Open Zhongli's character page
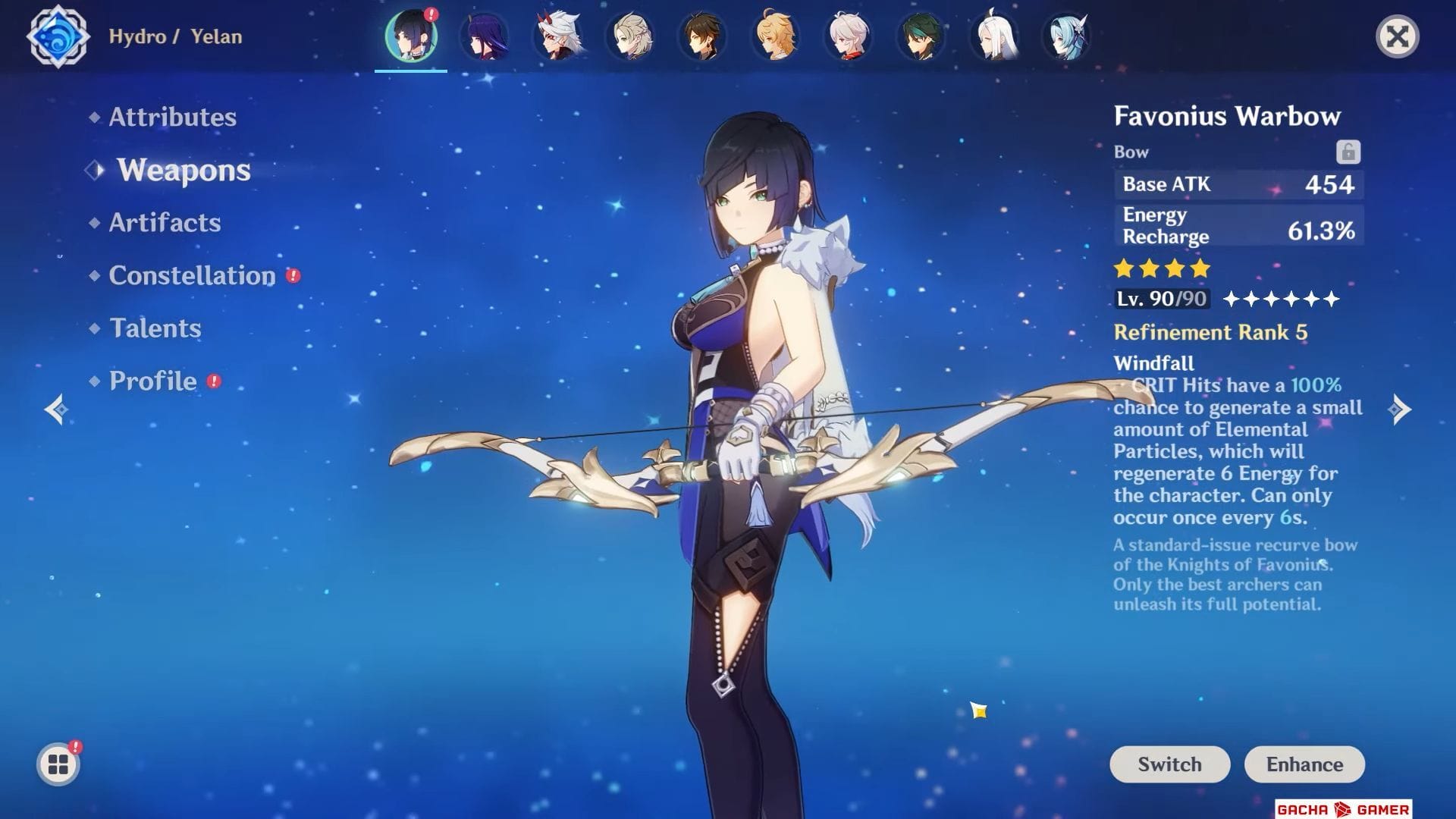 [703, 38]
